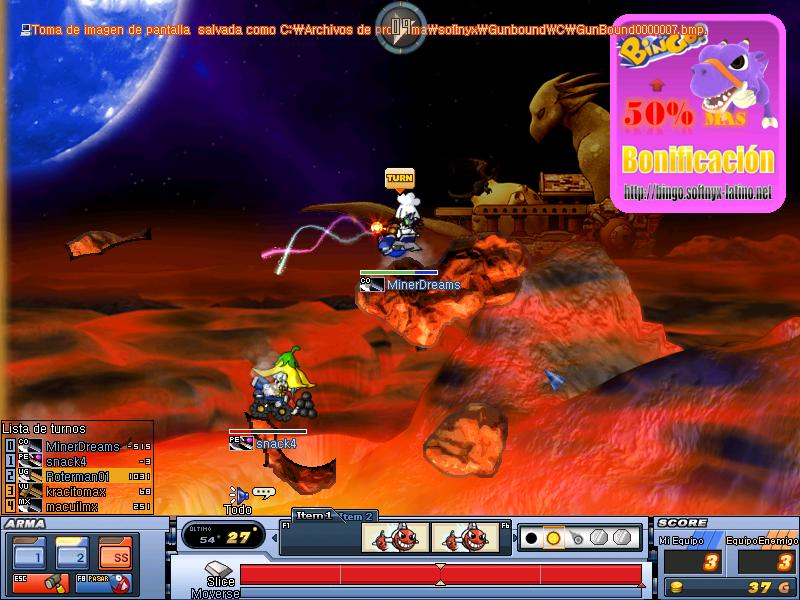Switch to the Item 2 tab
The image size is (800, 600).
pos(357,516)
